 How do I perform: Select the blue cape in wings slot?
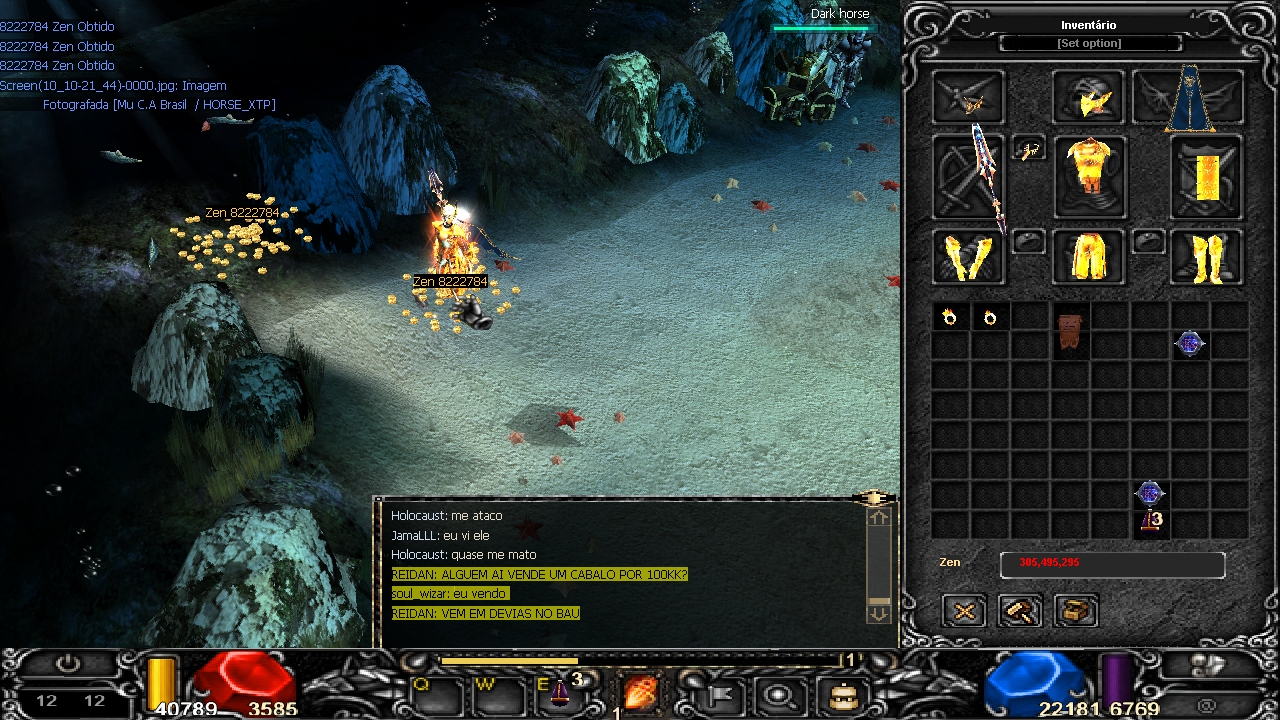pyautogui.click(x=1190, y=98)
